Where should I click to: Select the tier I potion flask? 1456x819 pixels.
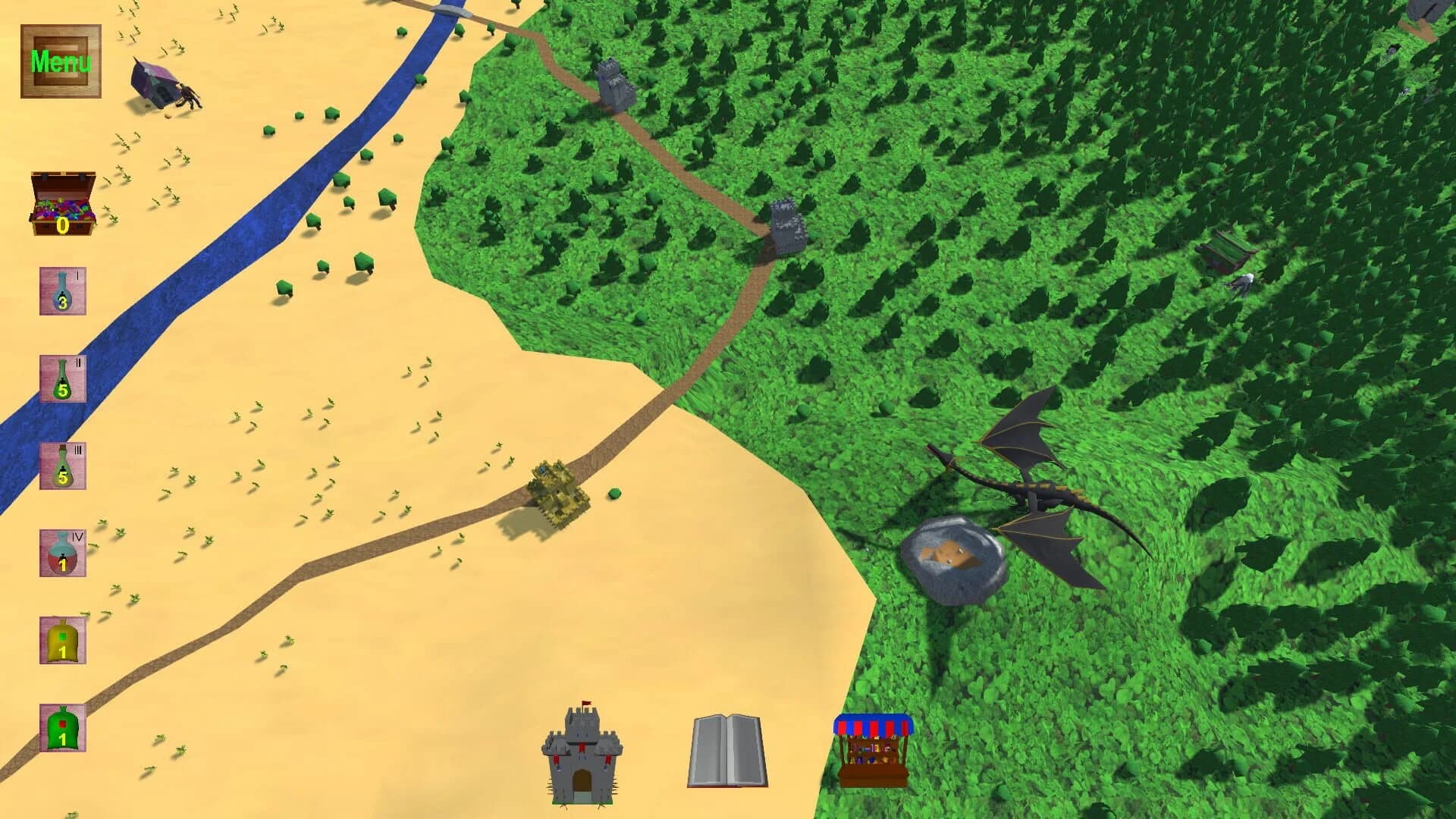(62, 292)
